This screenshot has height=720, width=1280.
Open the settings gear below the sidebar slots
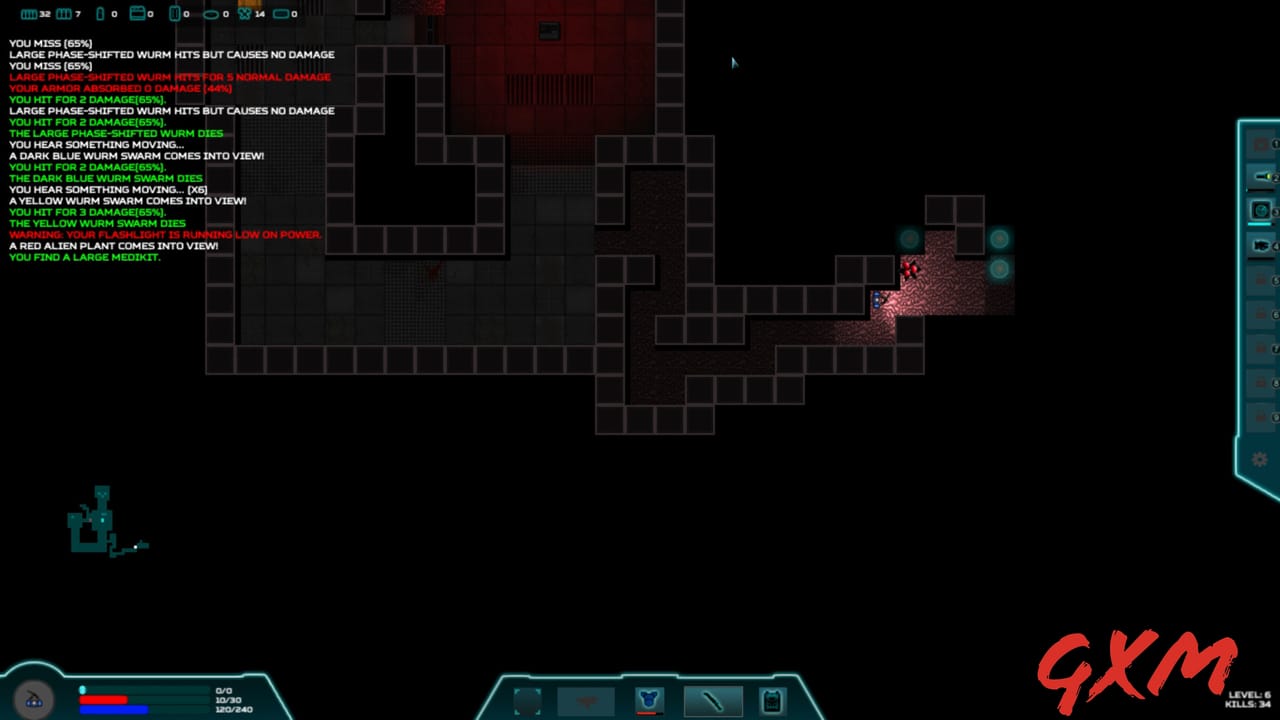(x=1259, y=458)
